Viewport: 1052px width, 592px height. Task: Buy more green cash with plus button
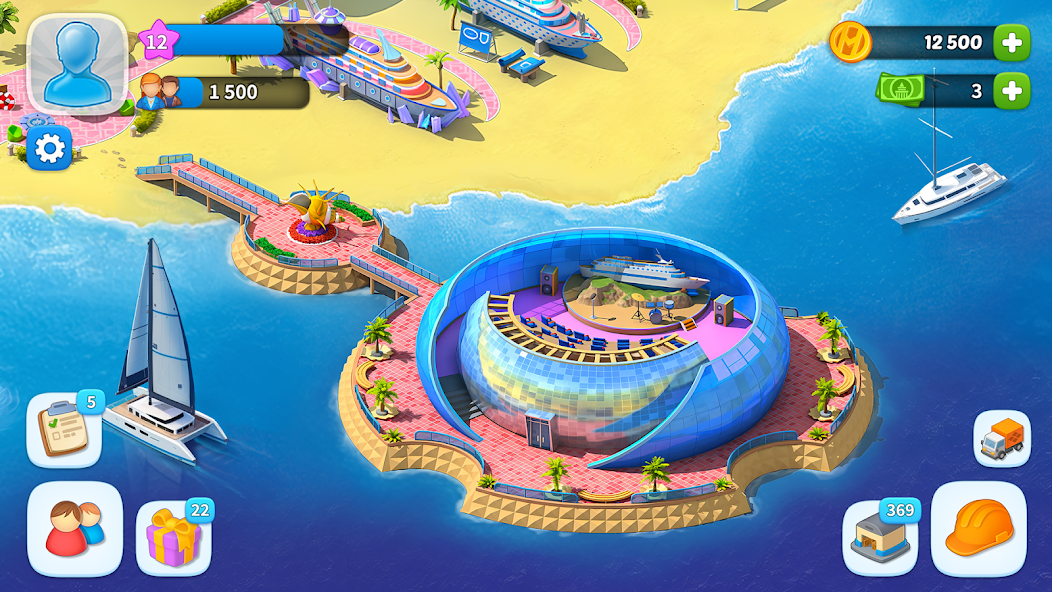tap(1011, 91)
